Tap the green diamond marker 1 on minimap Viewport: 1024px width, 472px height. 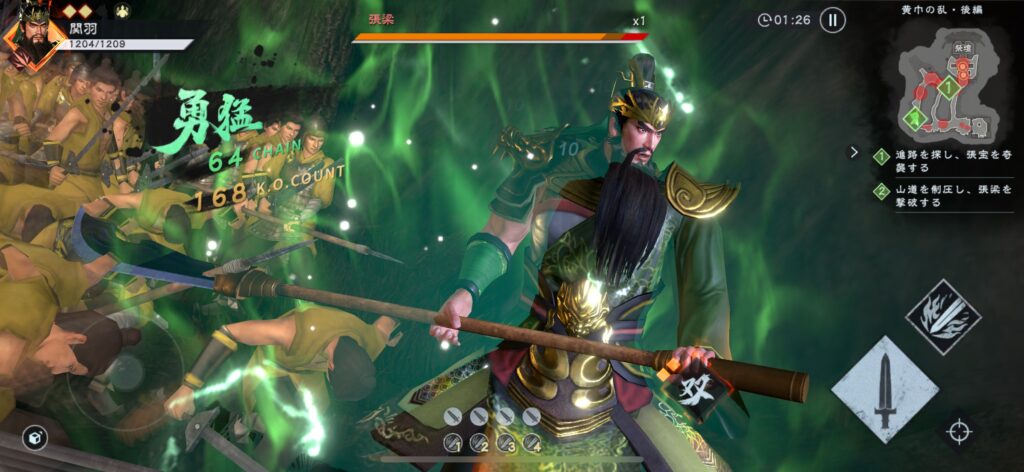pos(951,87)
